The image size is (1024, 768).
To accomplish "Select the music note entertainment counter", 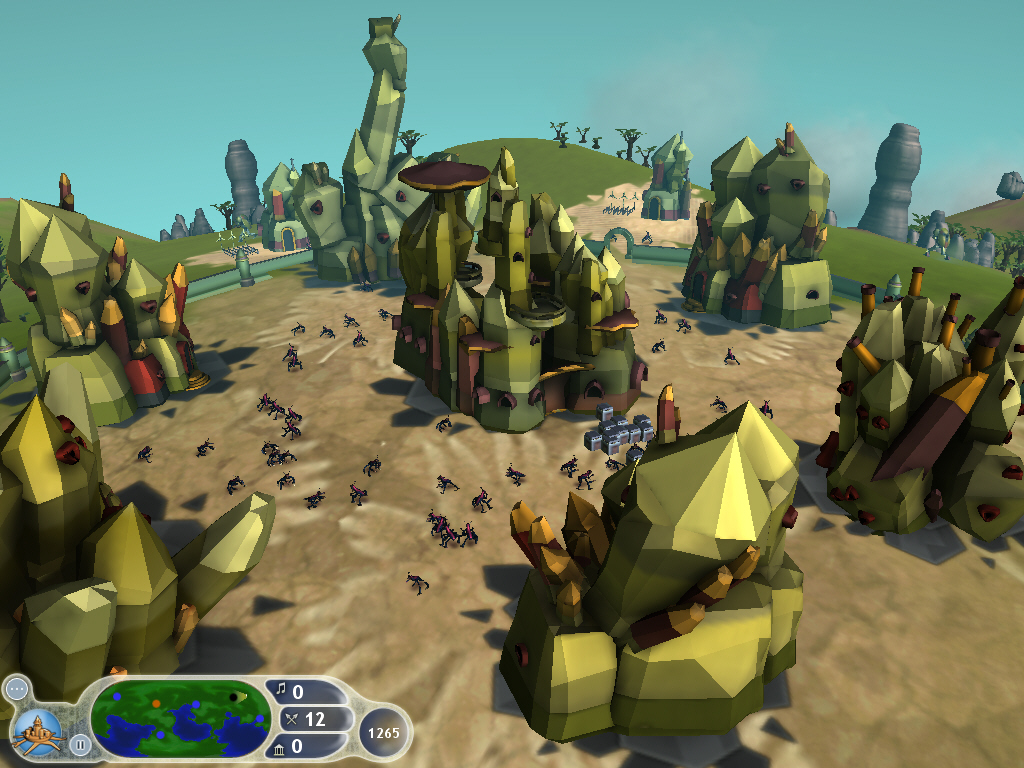I will (305, 692).
